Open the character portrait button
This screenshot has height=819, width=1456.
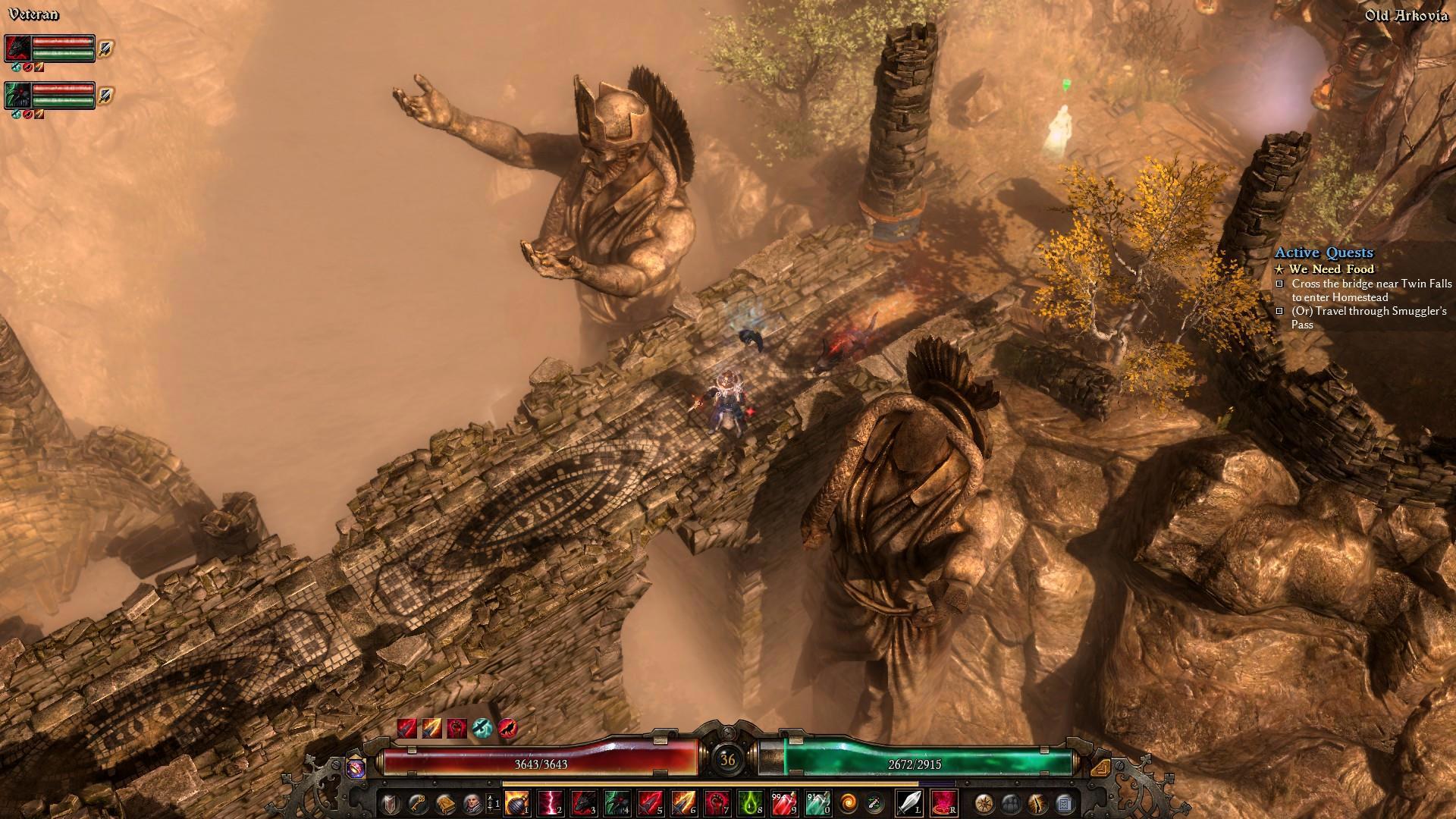[472, 802]
